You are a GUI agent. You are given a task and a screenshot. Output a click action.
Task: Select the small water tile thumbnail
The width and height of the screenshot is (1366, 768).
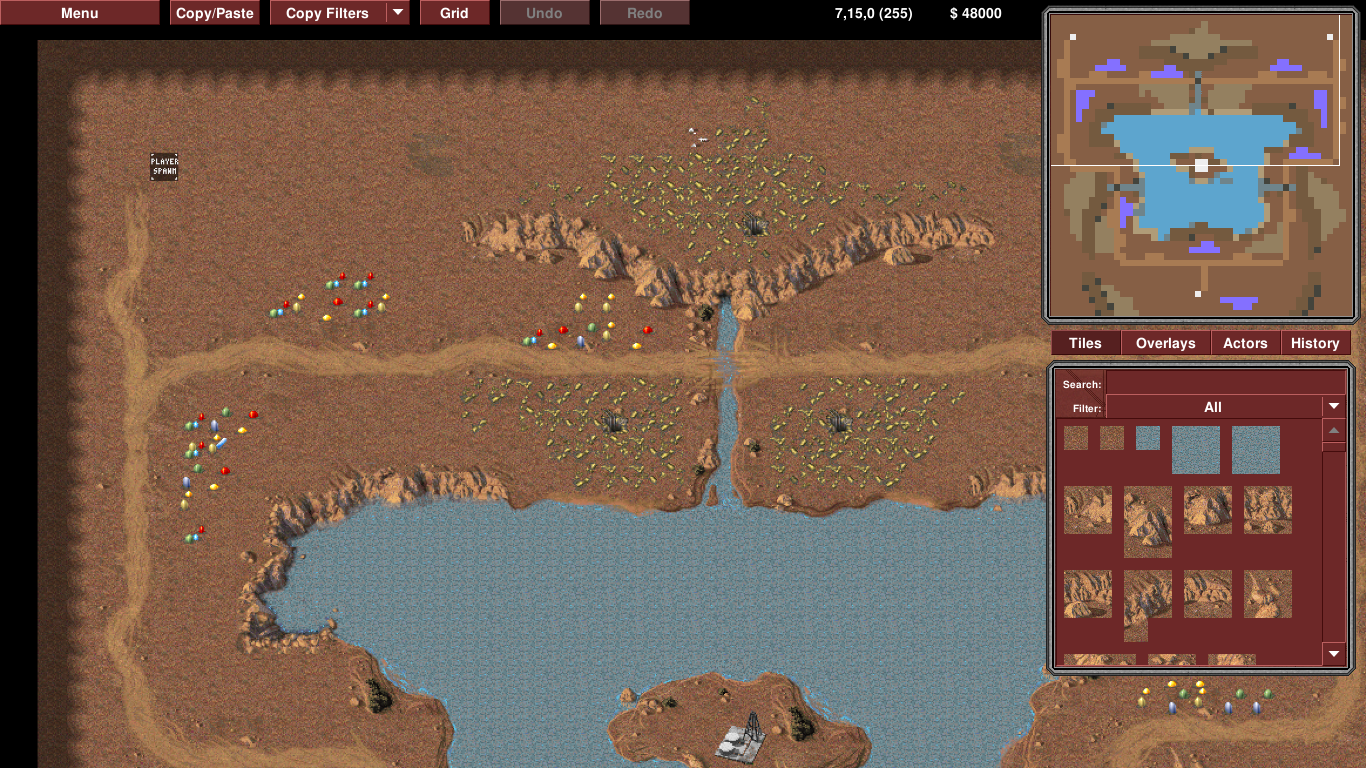click(x=1148, y=438)
